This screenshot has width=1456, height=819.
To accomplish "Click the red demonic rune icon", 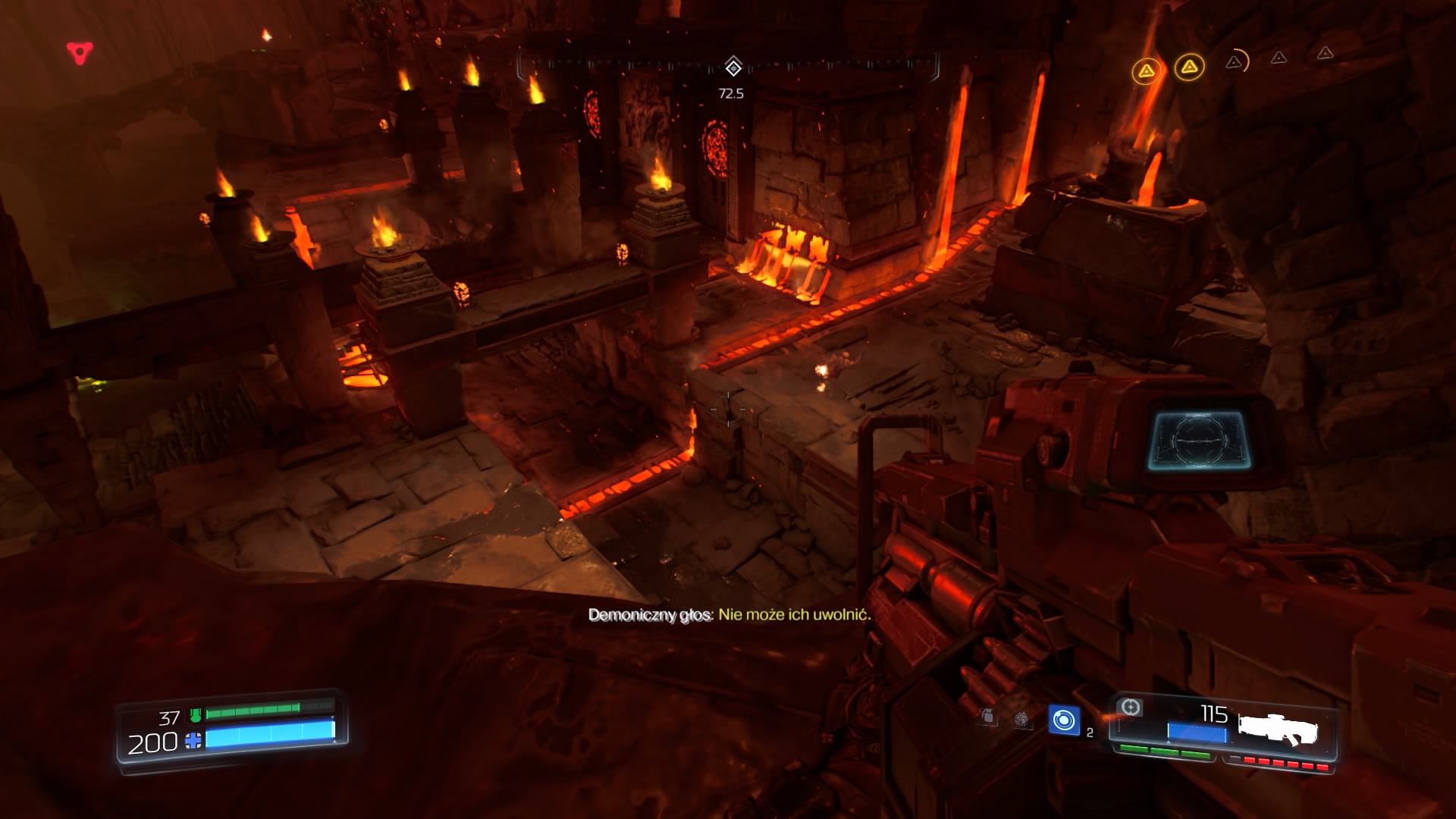I will [x=80, y=52].
